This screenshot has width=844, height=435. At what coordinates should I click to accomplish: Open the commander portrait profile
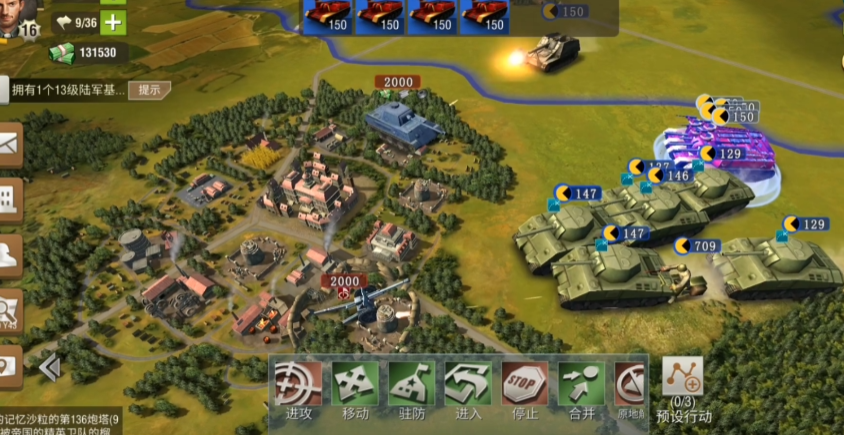point(20,14)
